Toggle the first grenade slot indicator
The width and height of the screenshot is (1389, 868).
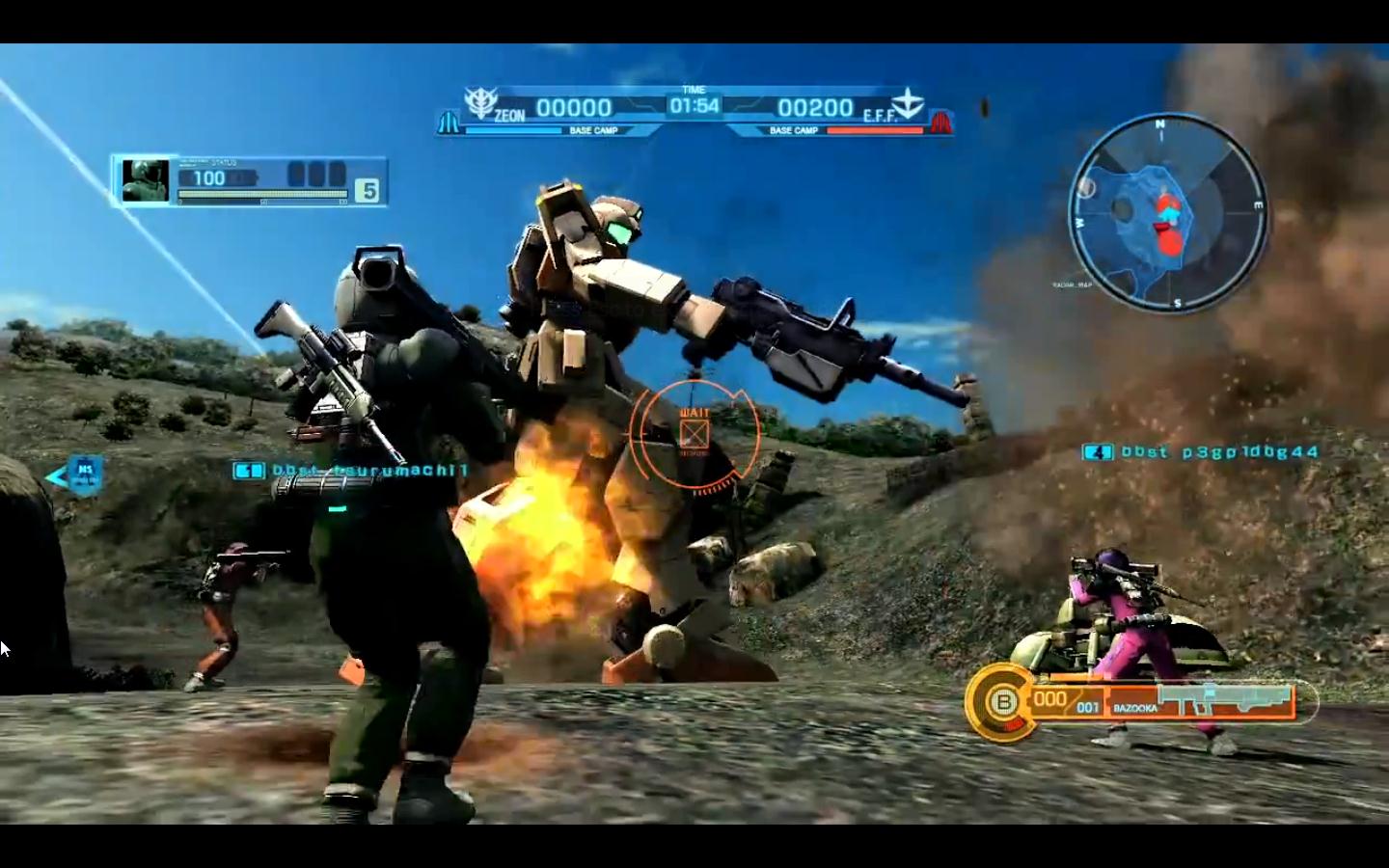(x=295, y=174)
